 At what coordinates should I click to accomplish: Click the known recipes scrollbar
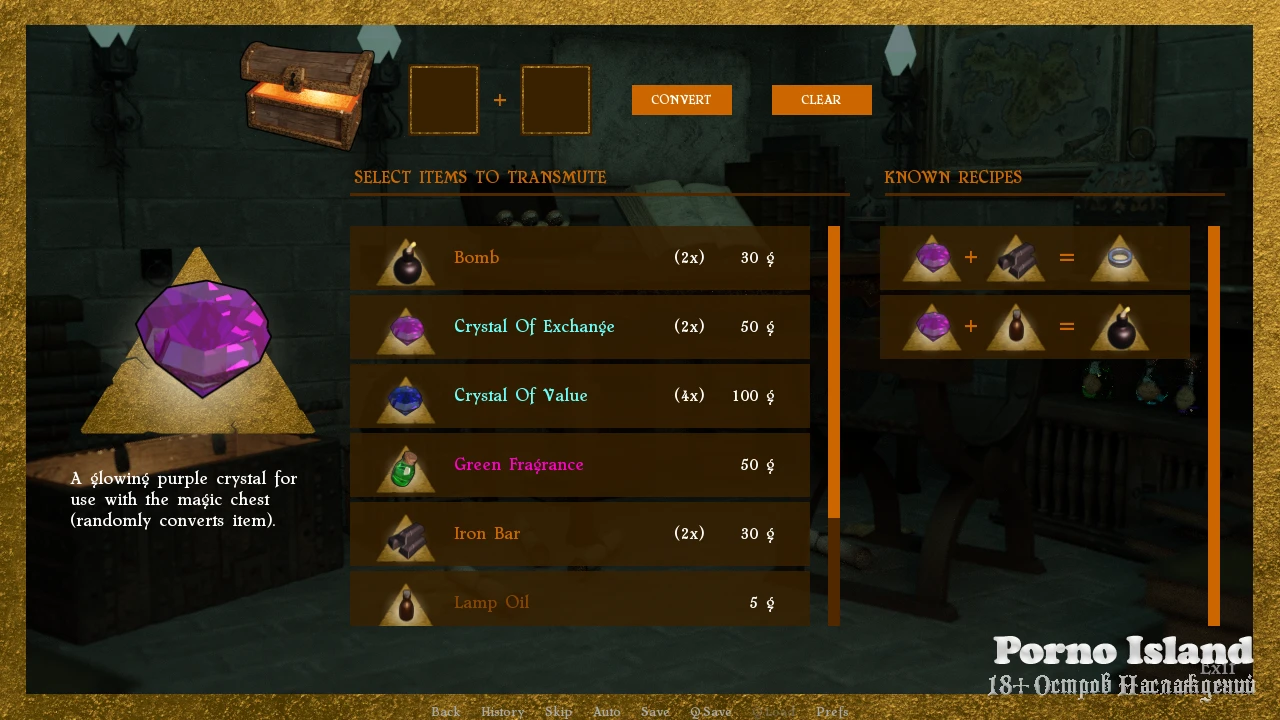(1214, 425)
